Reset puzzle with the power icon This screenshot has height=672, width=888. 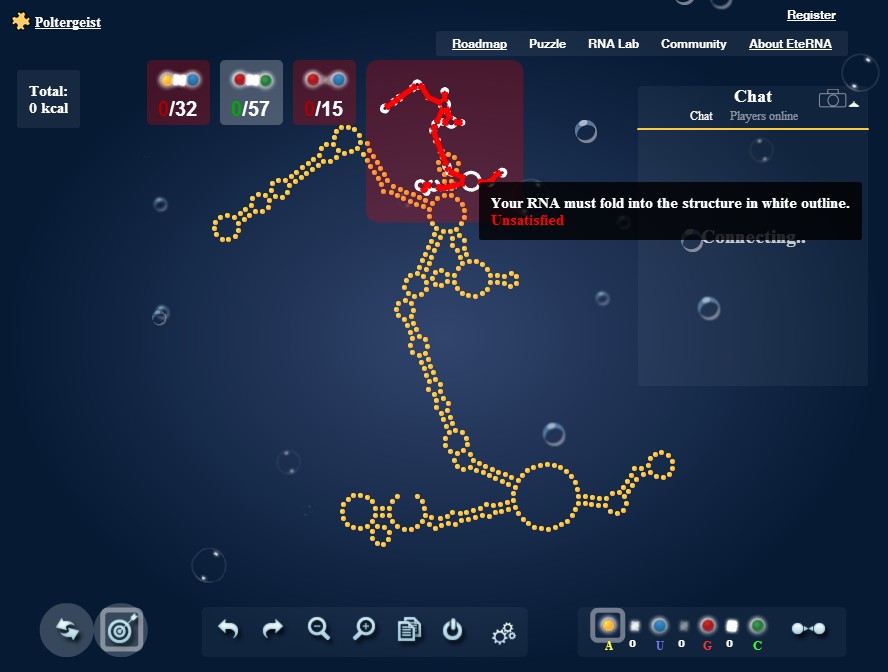click(453, 630)
